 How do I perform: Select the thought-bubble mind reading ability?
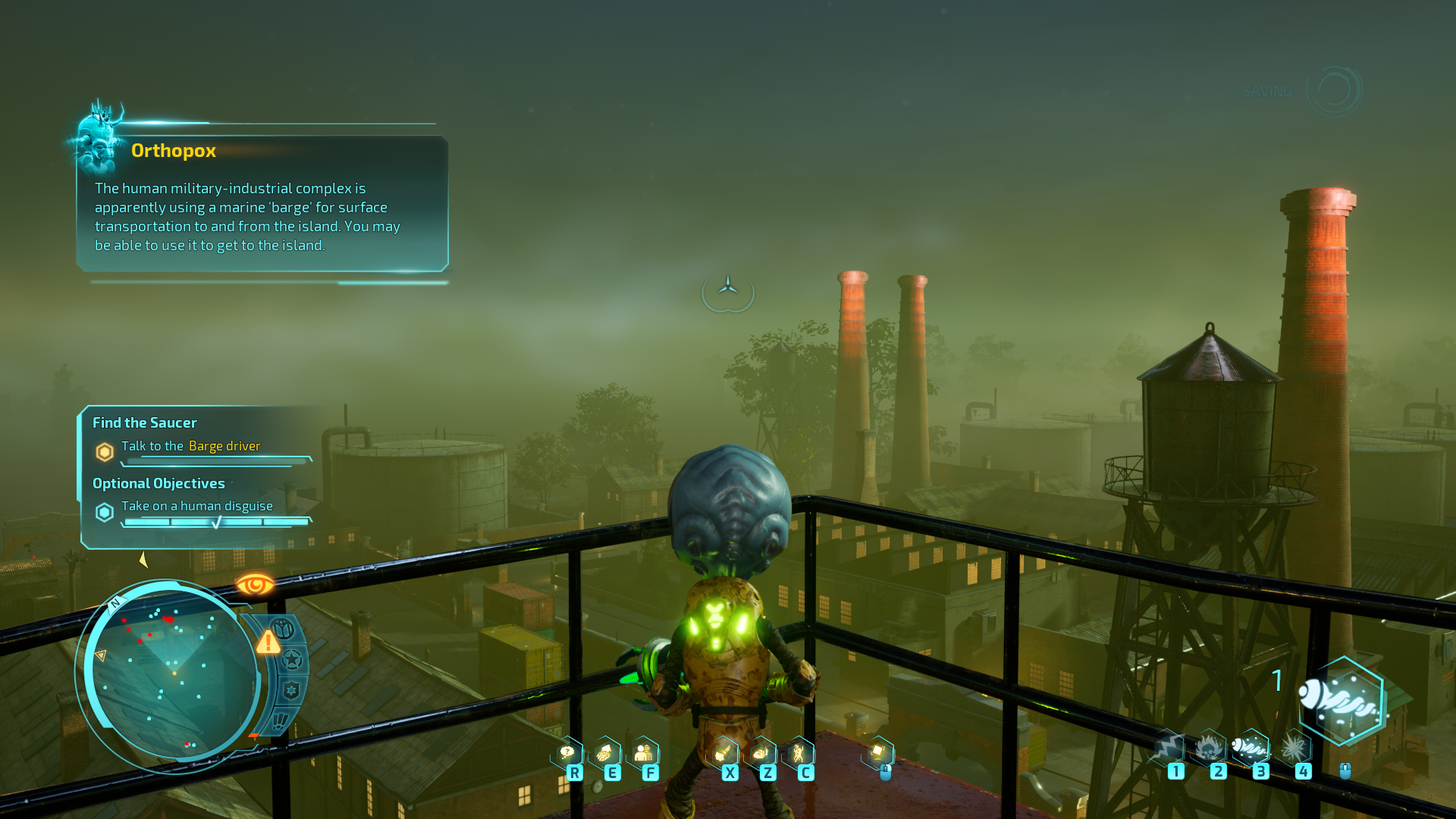pos(568,753)
